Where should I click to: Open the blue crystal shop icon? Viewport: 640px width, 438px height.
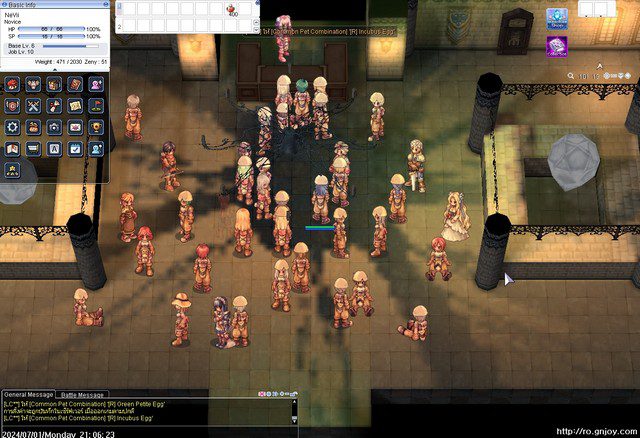pyautogui.click(x=556, y=17)
